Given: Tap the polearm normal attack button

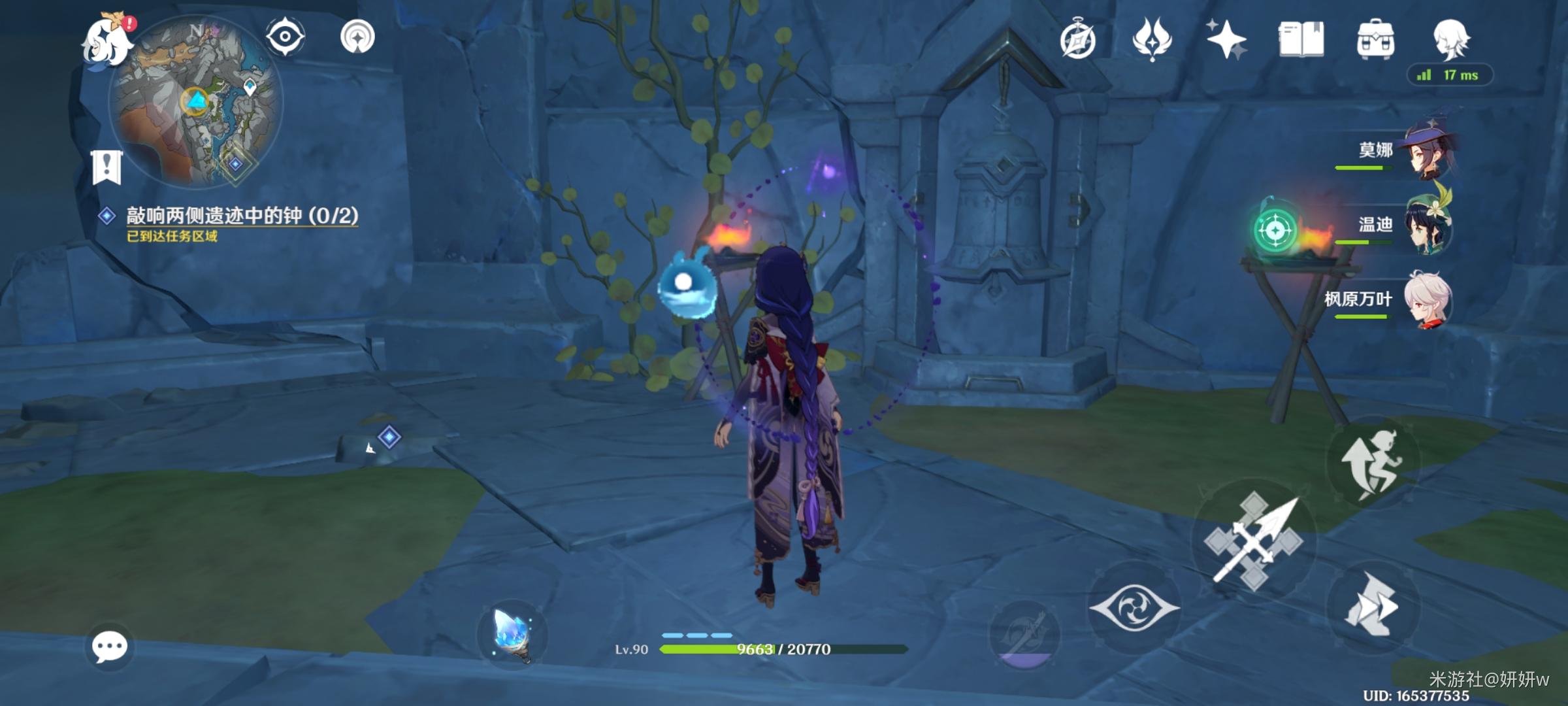Looking at the screenshot, I should [x=1254, y=541].
